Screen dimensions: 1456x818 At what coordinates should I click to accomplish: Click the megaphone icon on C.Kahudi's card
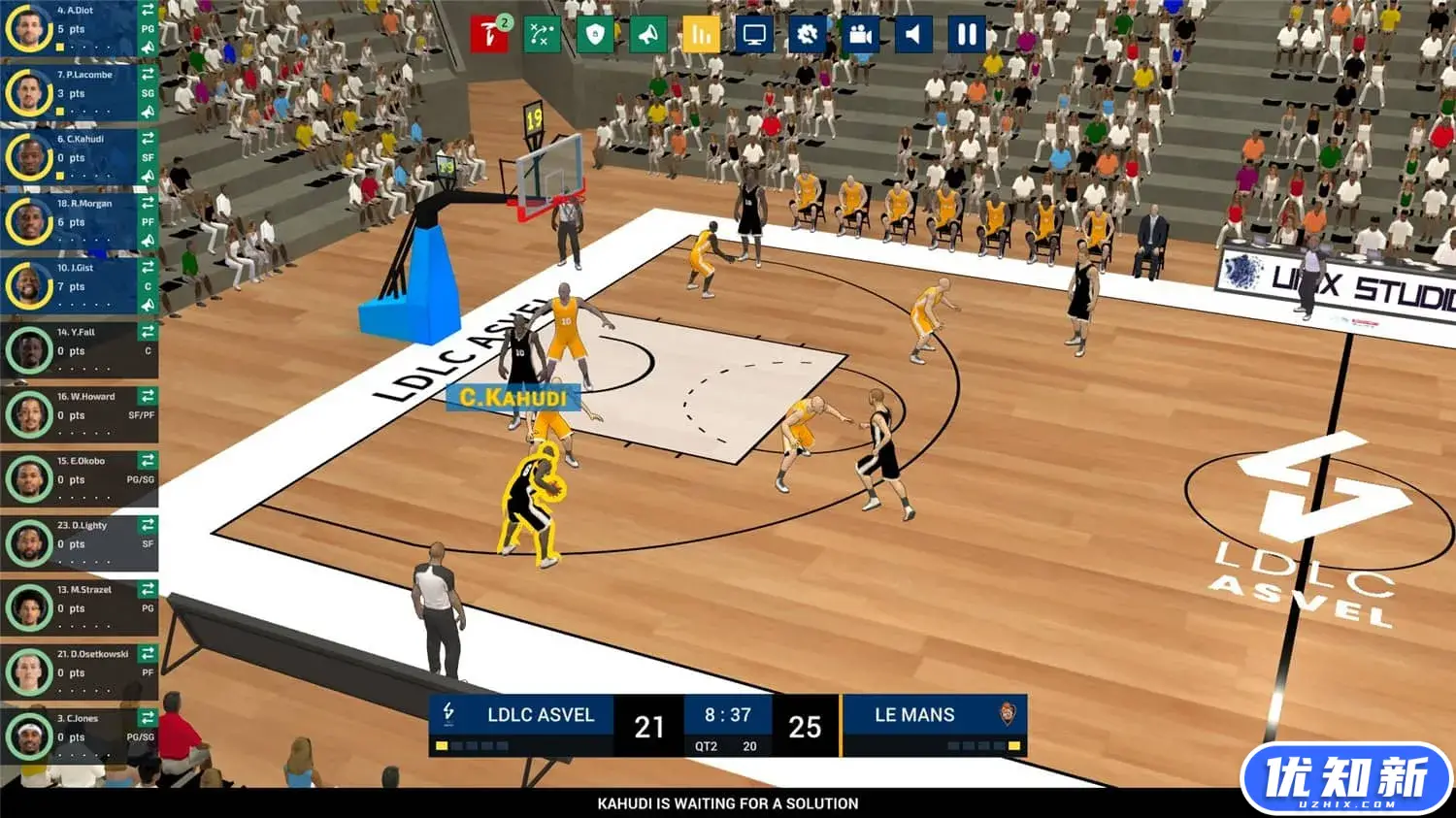tap(148, 176)
